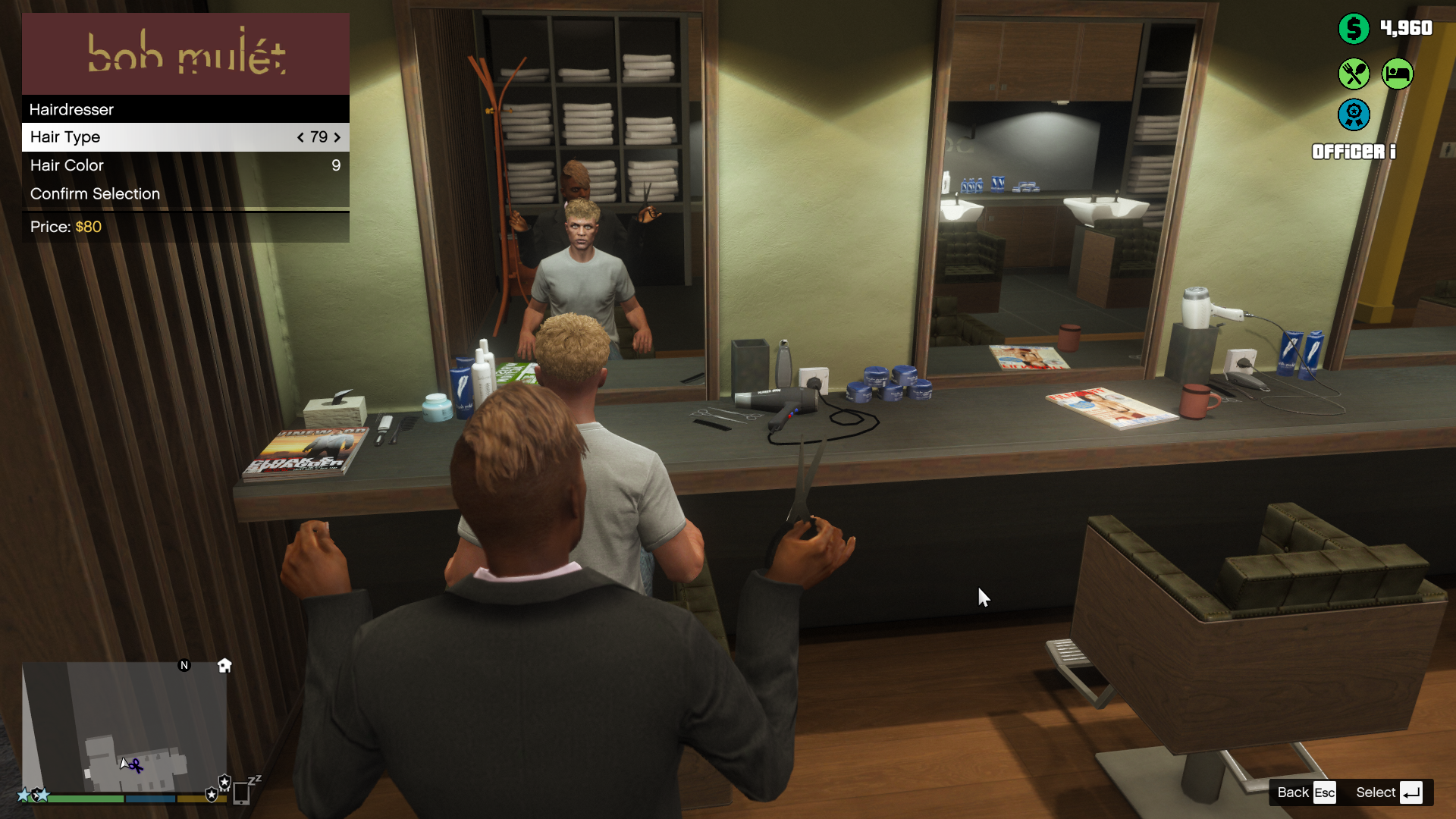Click the Back button prompt
The image size is (1456, 819).
point(1305,792)
